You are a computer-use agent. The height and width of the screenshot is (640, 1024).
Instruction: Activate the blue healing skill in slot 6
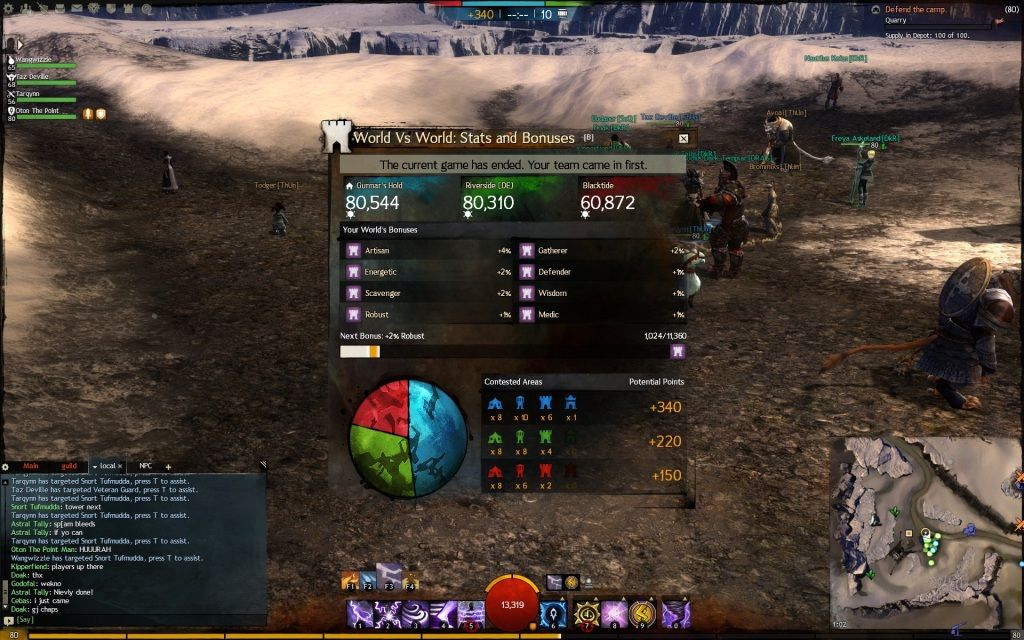tap(553, 613)
